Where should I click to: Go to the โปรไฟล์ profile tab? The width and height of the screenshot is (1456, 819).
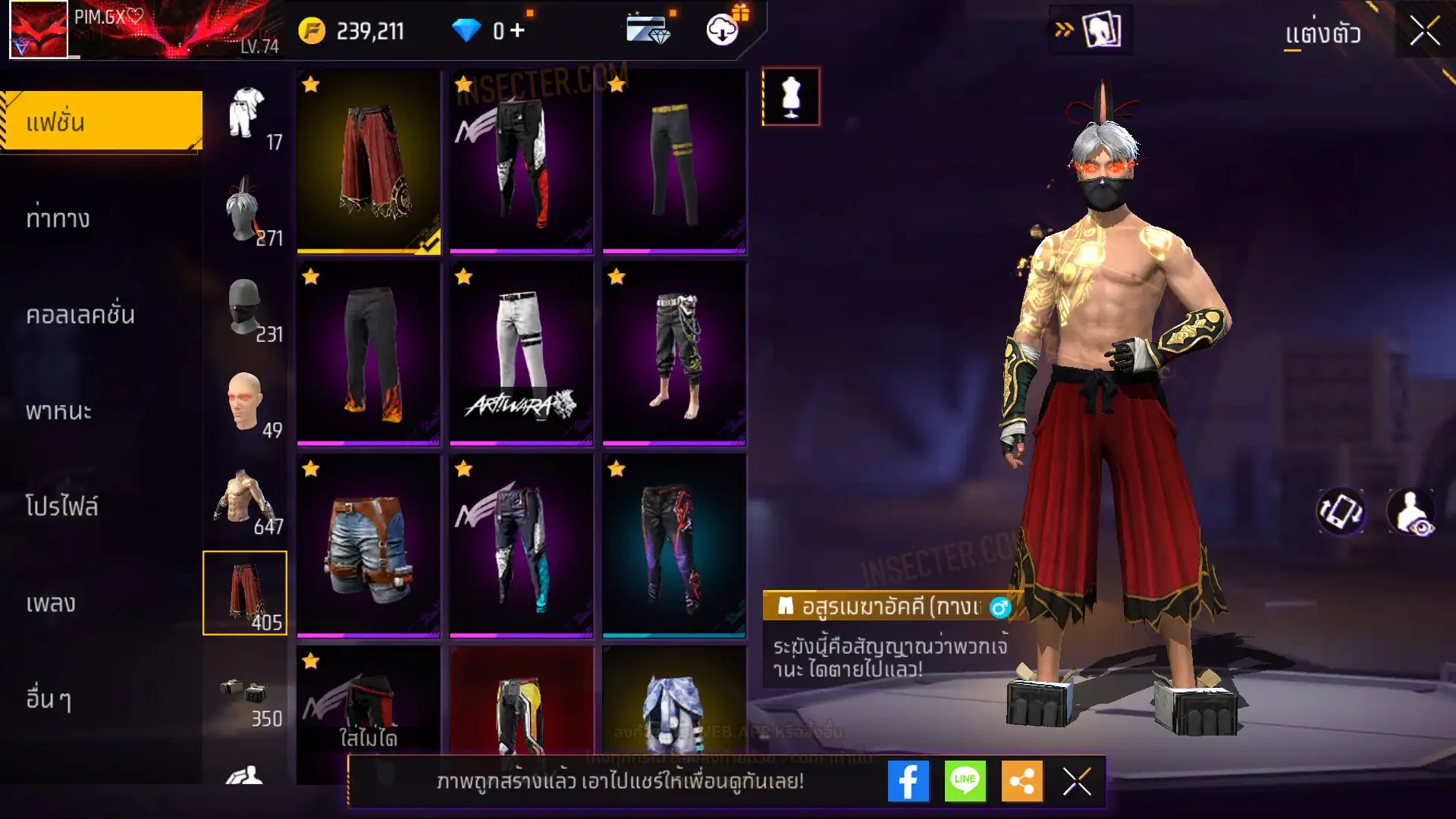coord(62,507)
